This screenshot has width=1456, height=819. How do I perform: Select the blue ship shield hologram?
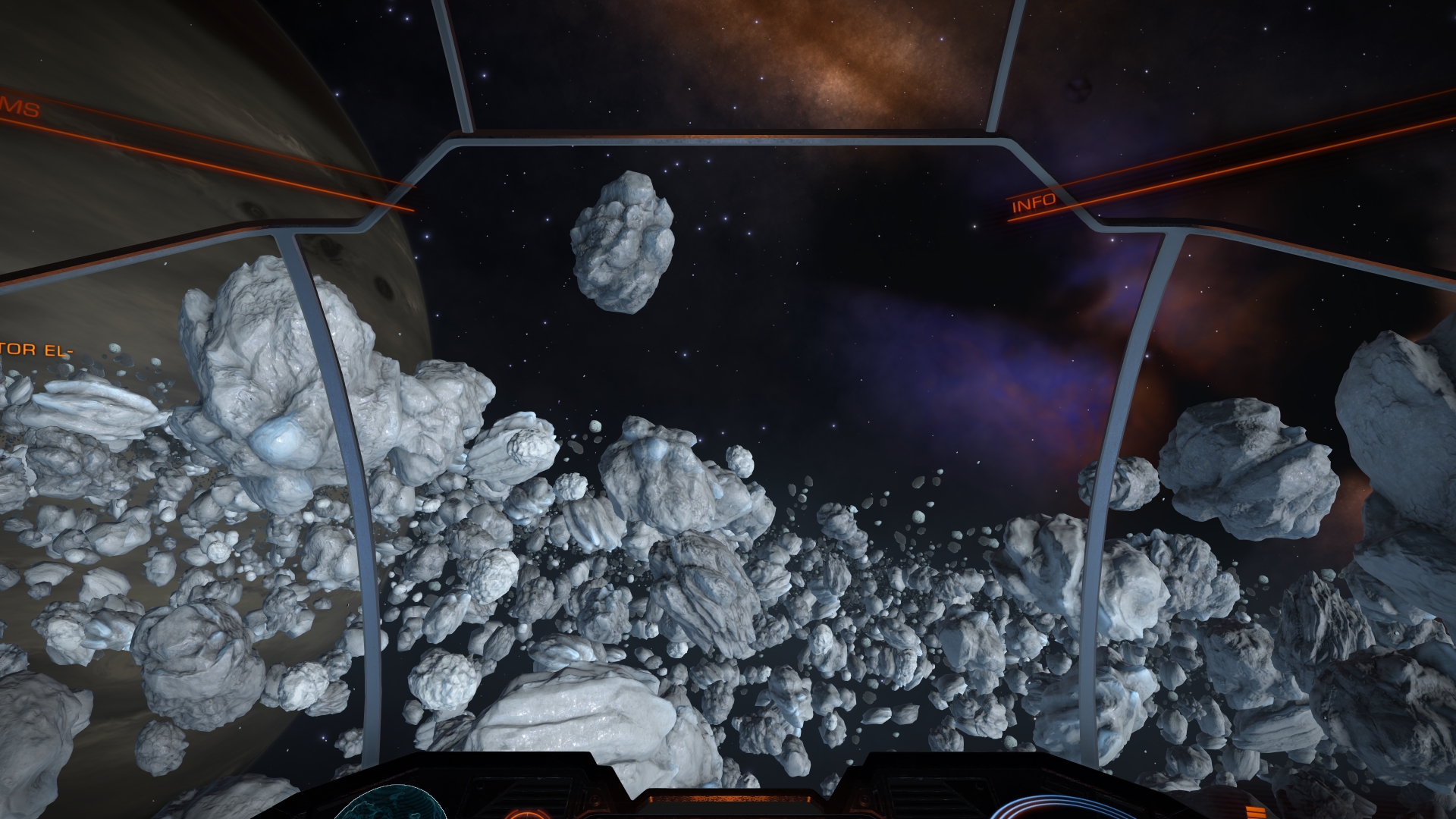click(1037, 807)
